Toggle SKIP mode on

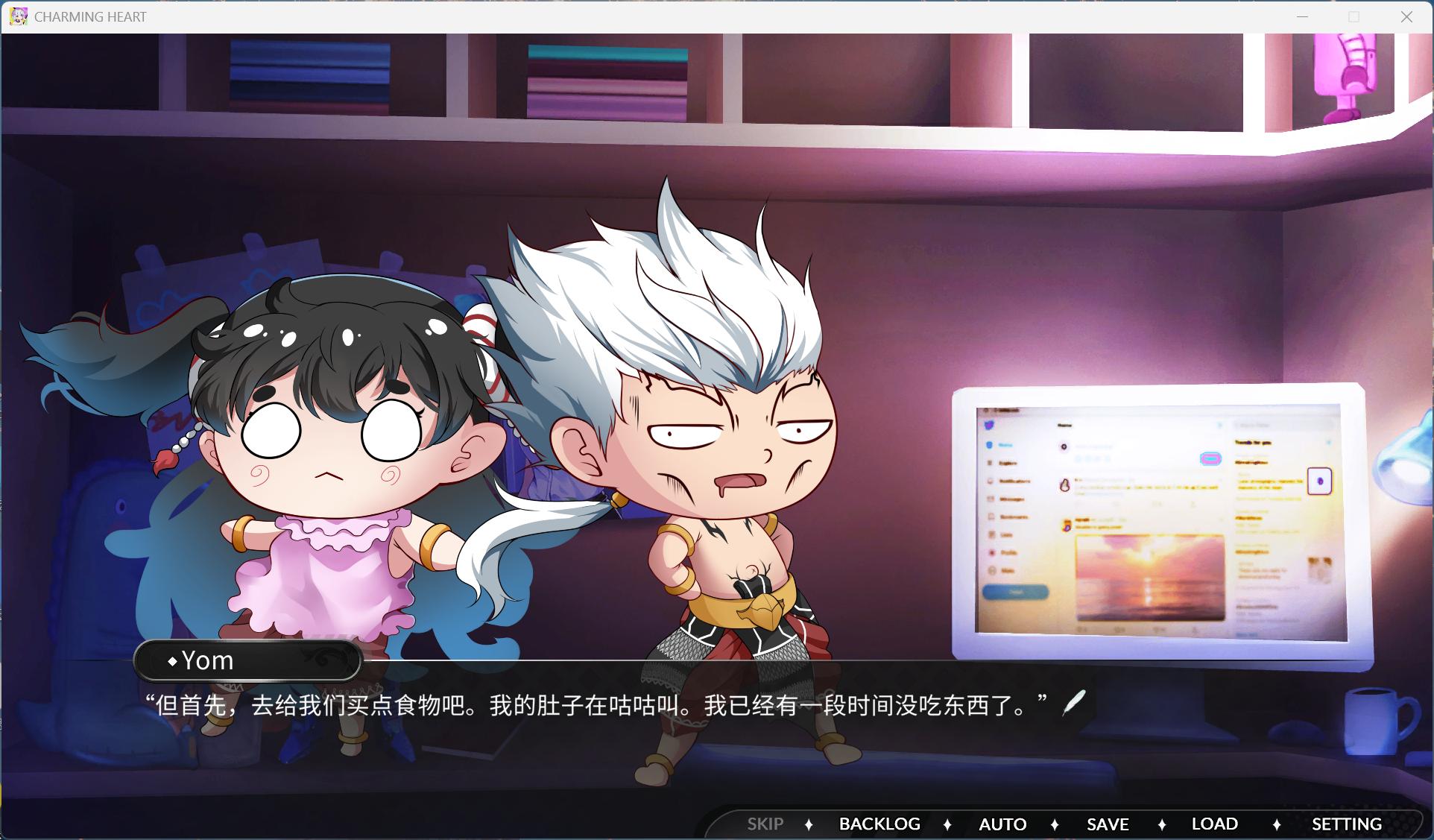pos(765,824)
